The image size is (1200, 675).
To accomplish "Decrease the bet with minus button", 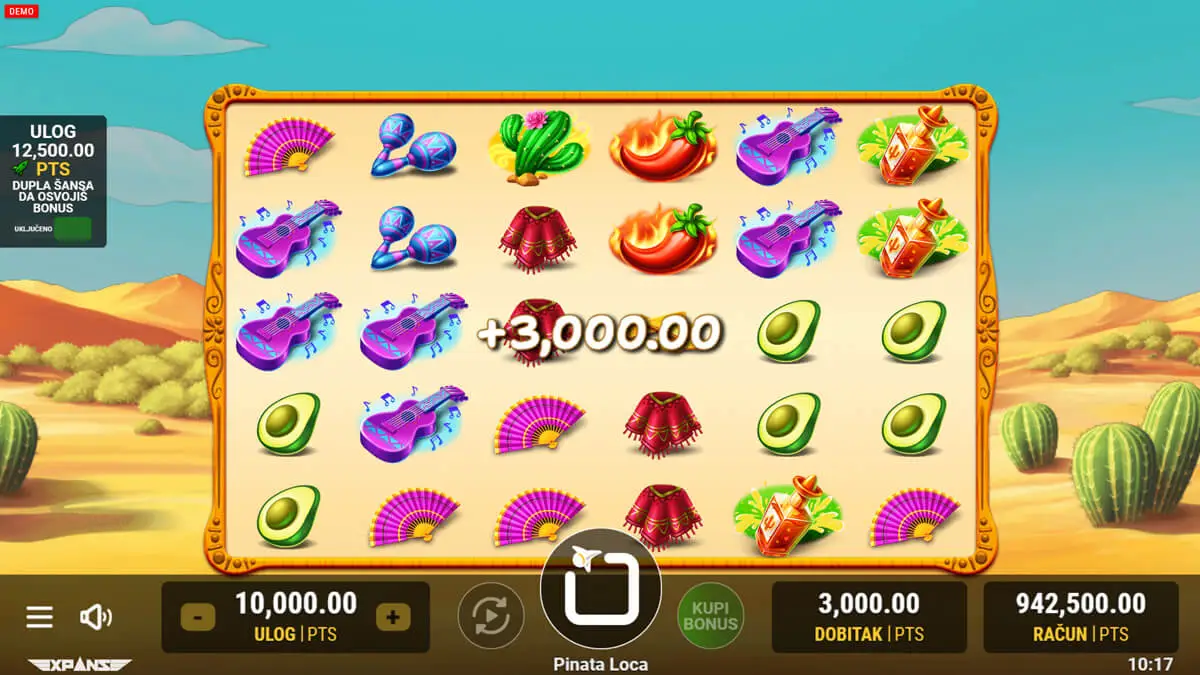I will coord(197,617).
